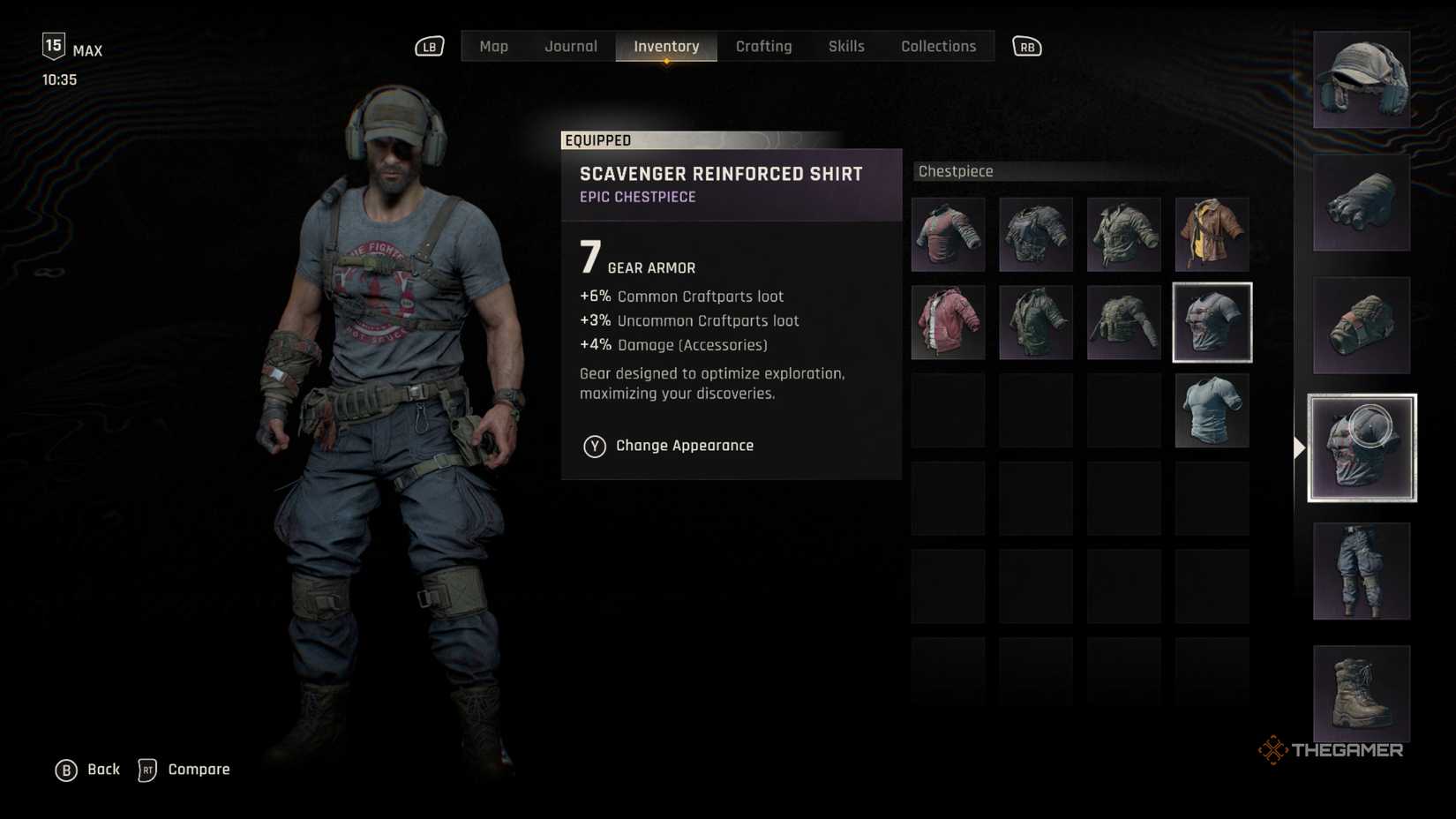This screenshot has height=819, width=1456.
Task: Switch to the Crafting tab
Action: click(x=764, y=46)
